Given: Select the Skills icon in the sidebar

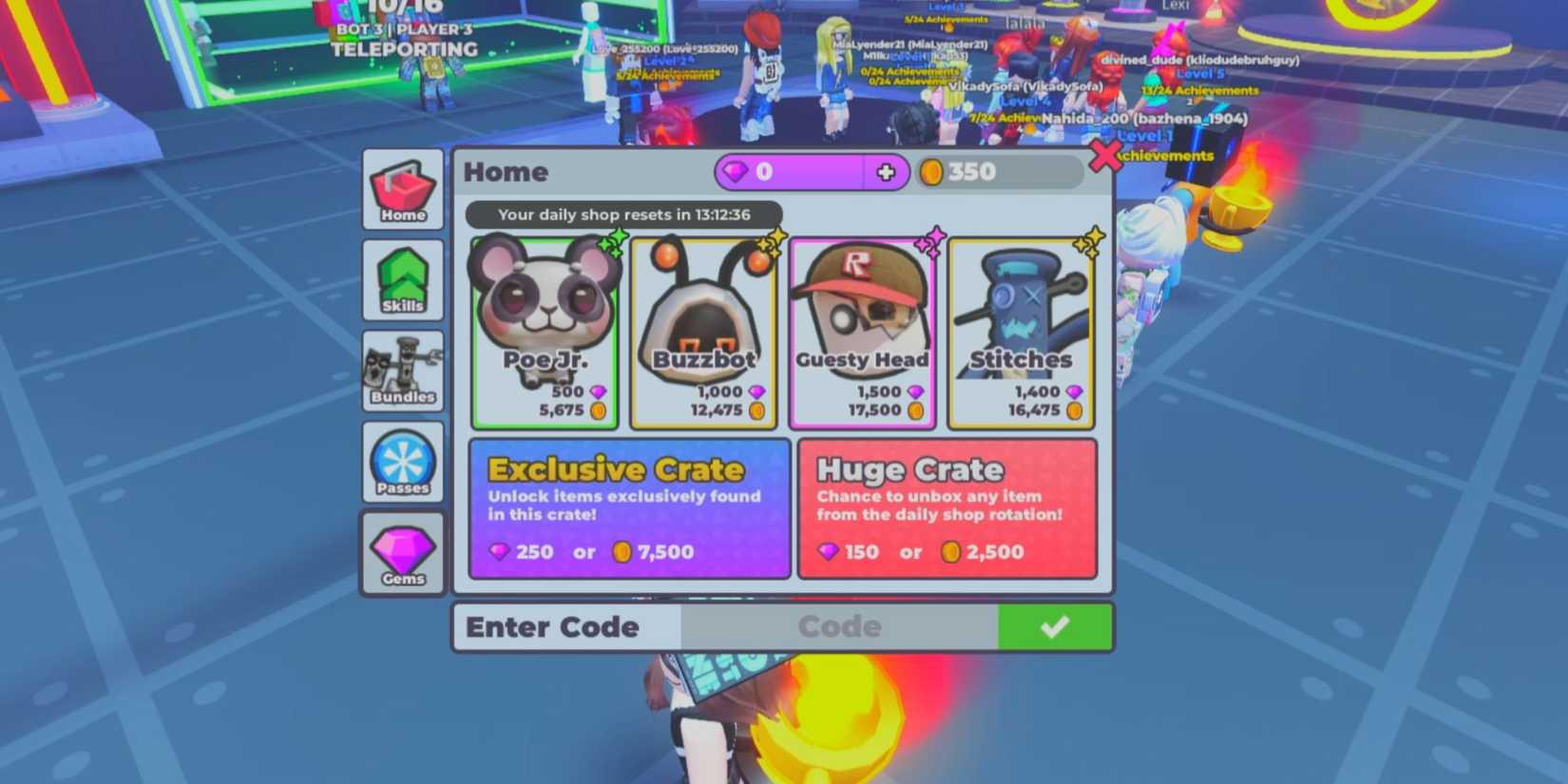Looking at the screenshot, I should (x=402, y=280).
